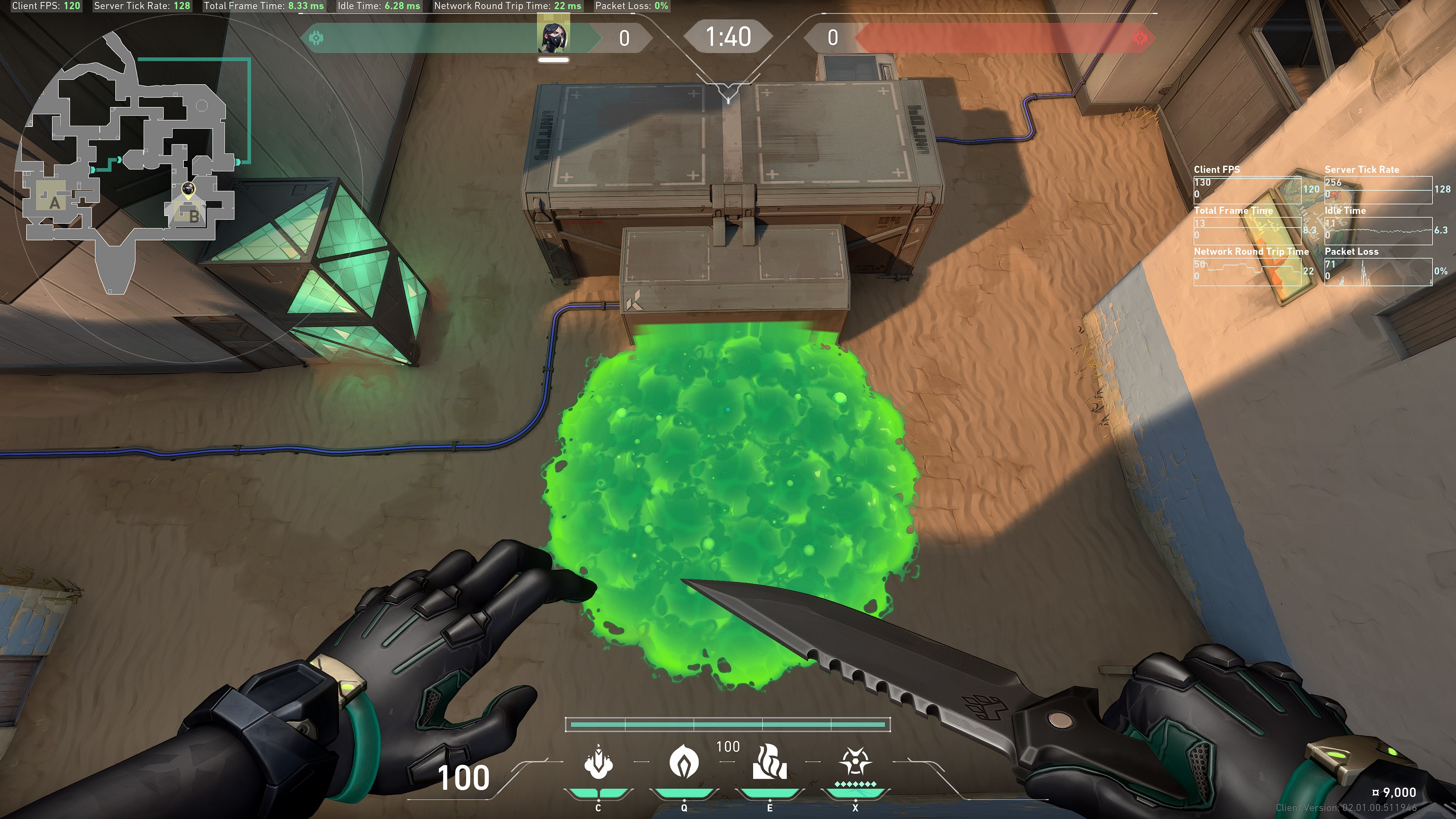Click the Network Round Trip Time graph
Screen dimensions: 1456x819
pyautogui.click(x=1247, y=271)
